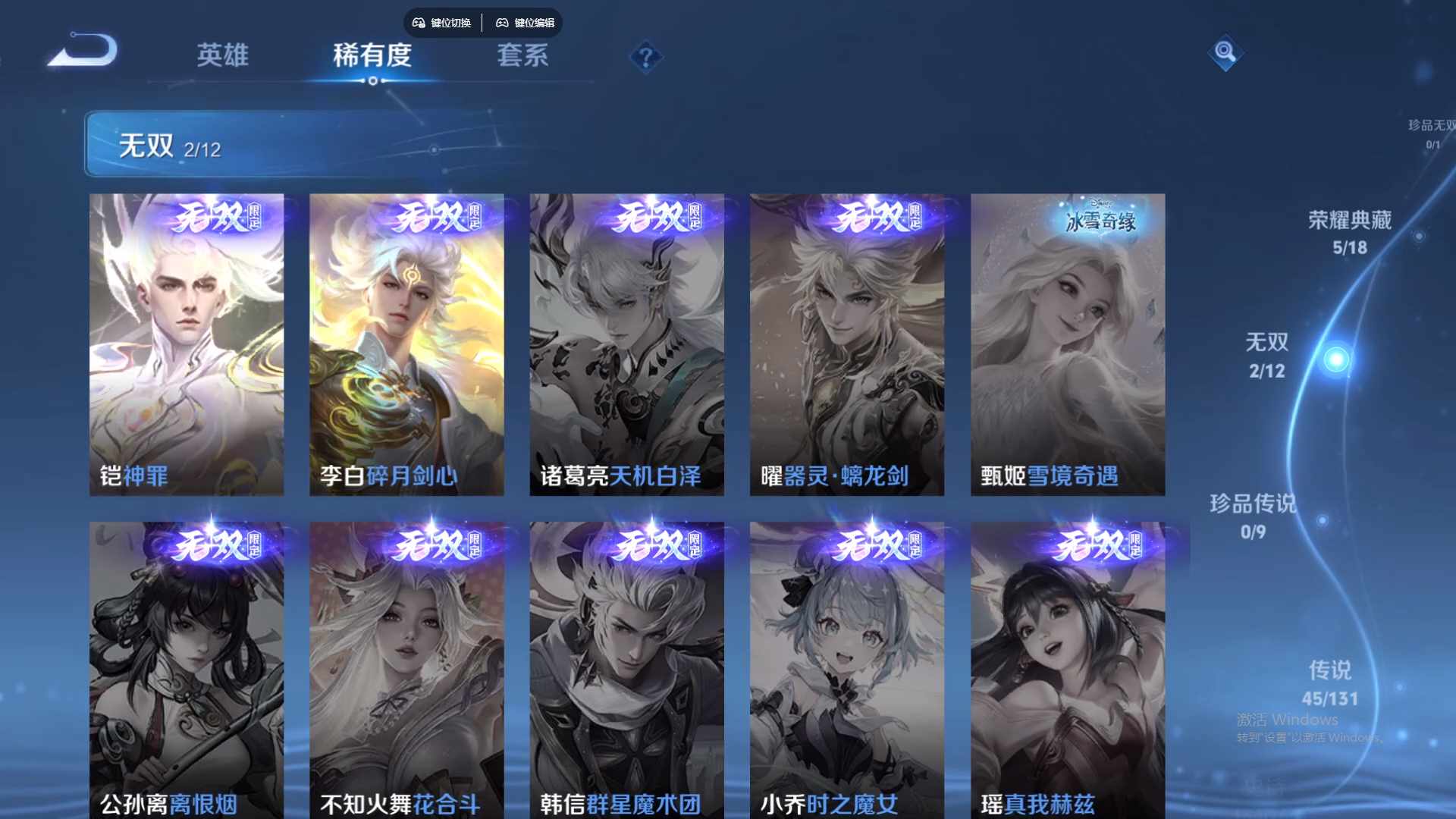
Task: Switch to the 套系 tab
Action: point(523,55)
